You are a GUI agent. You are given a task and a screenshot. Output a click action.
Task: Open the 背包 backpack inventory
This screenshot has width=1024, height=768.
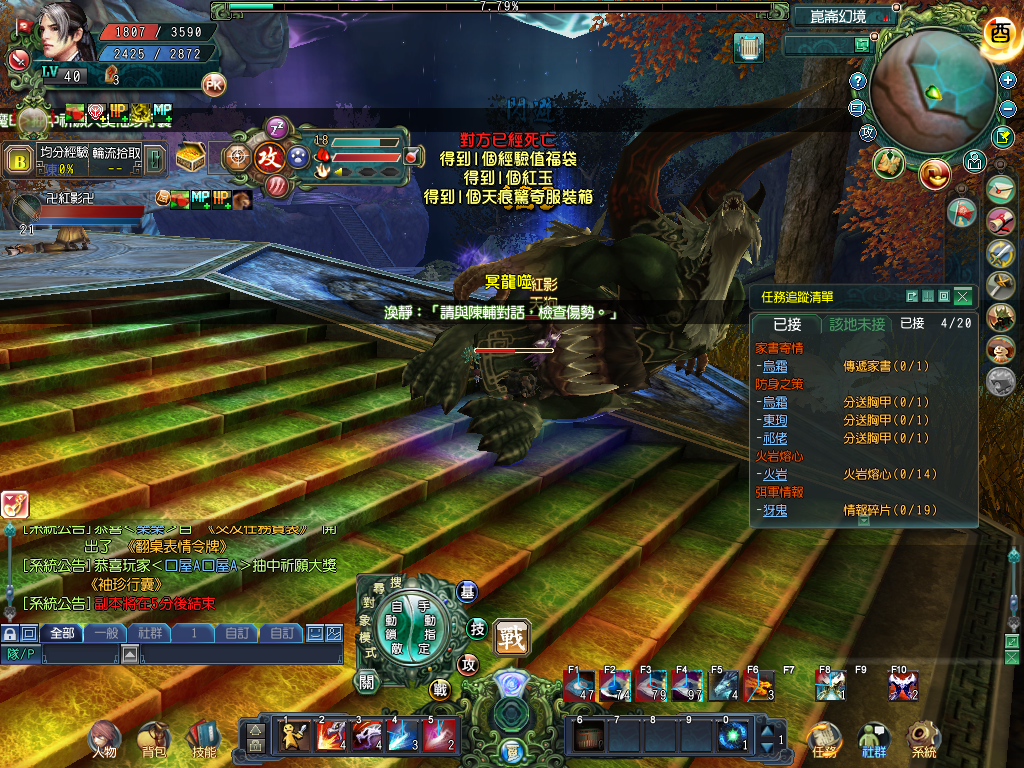(x=154, y=741)
